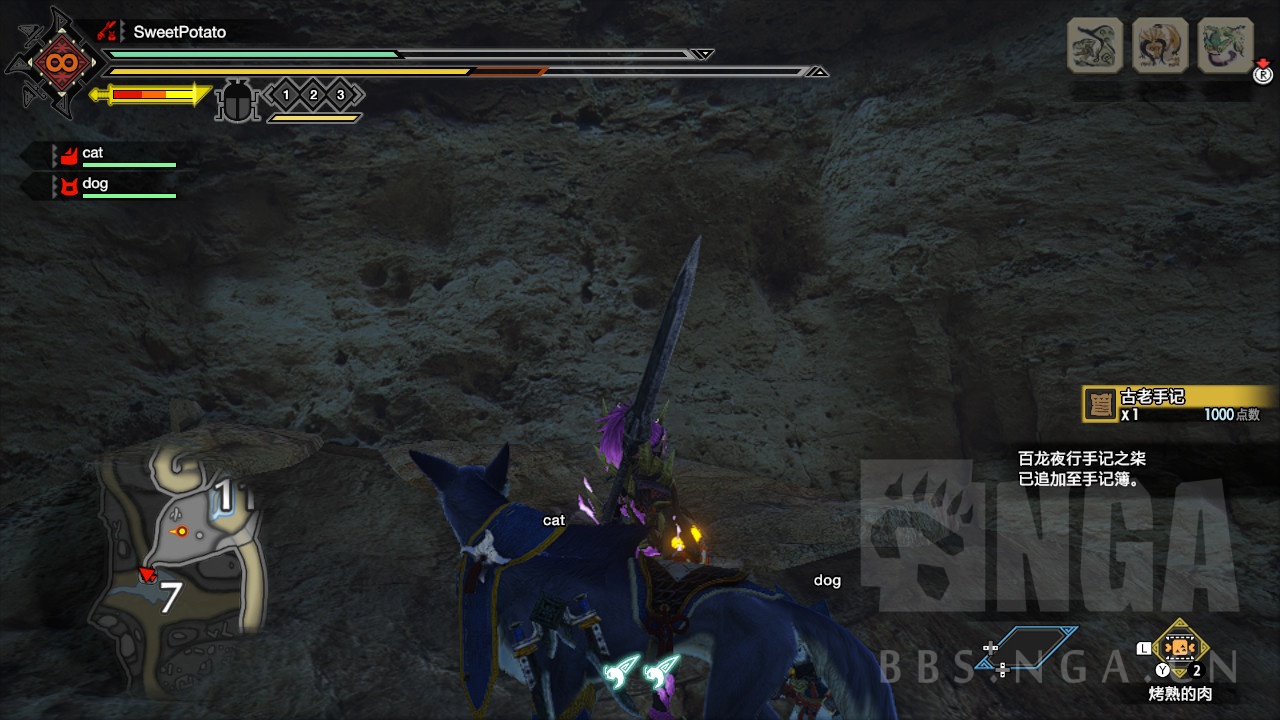Open the old notes pickup notification
Screen dimensions: 1280x720
(x=1178, y=404)
